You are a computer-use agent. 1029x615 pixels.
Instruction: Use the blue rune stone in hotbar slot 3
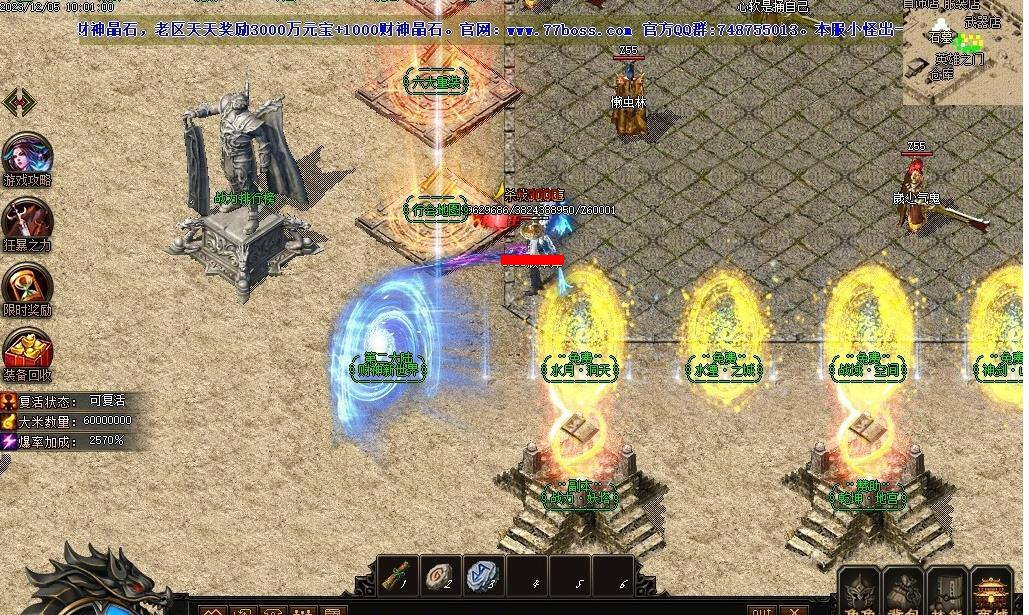pyautogui.click(x=484, y=575)
